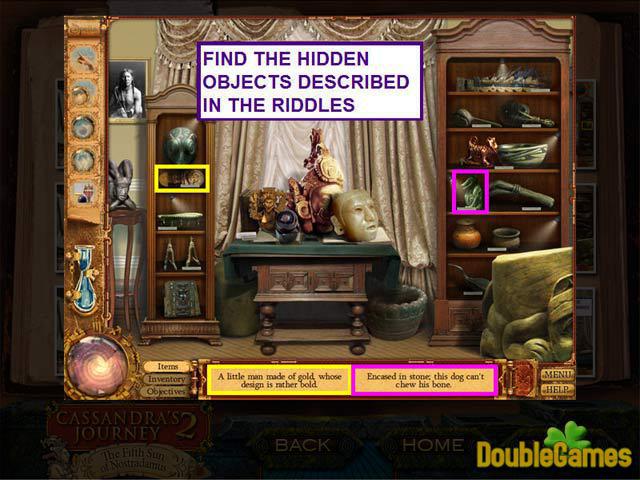Select the highlighted gold figure object
Screen dimensions: 640x480
(182, 178)
